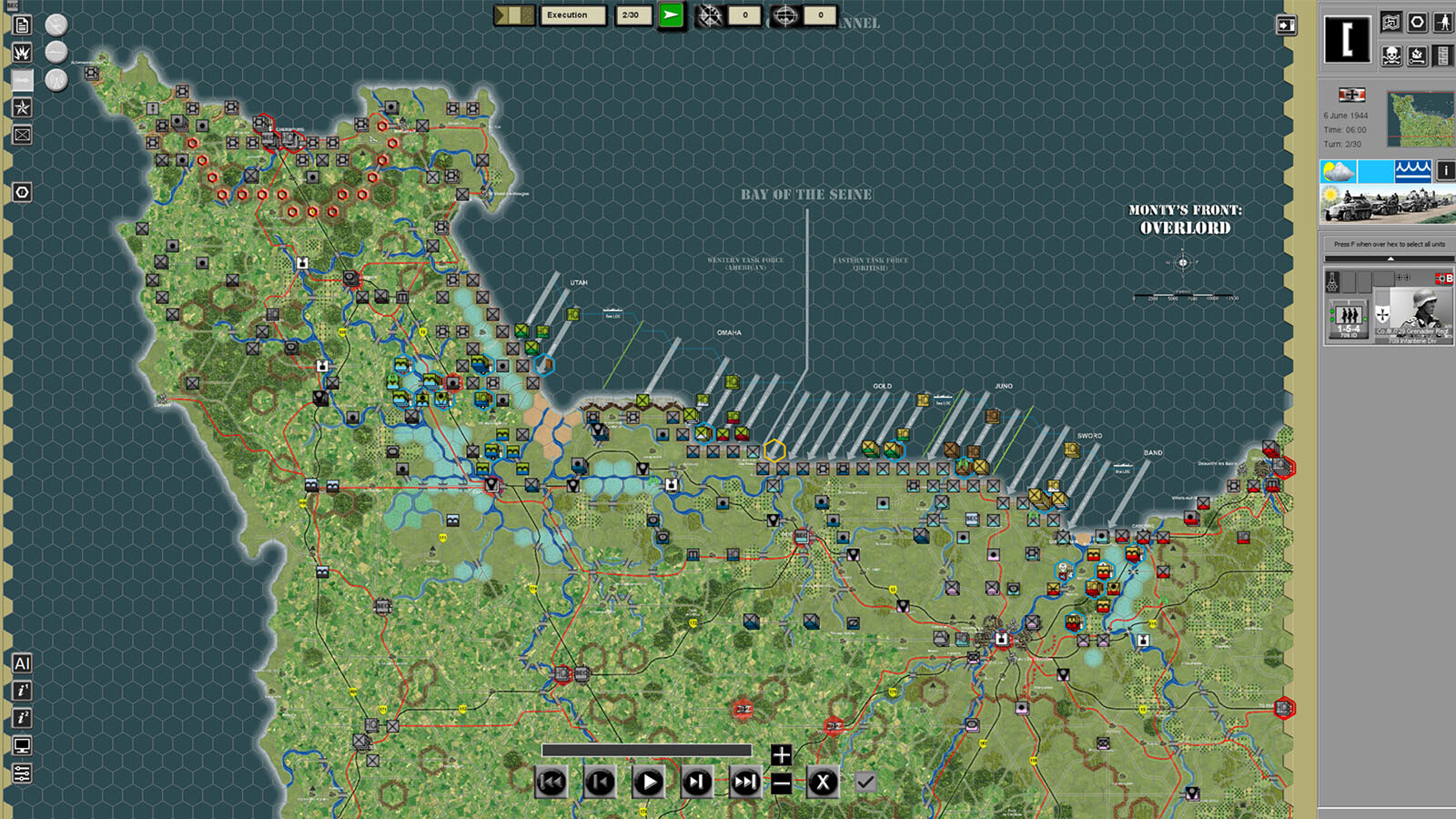The image size is (1456, 819).
Task: Play the turn replay
Action: click(648, 782)
